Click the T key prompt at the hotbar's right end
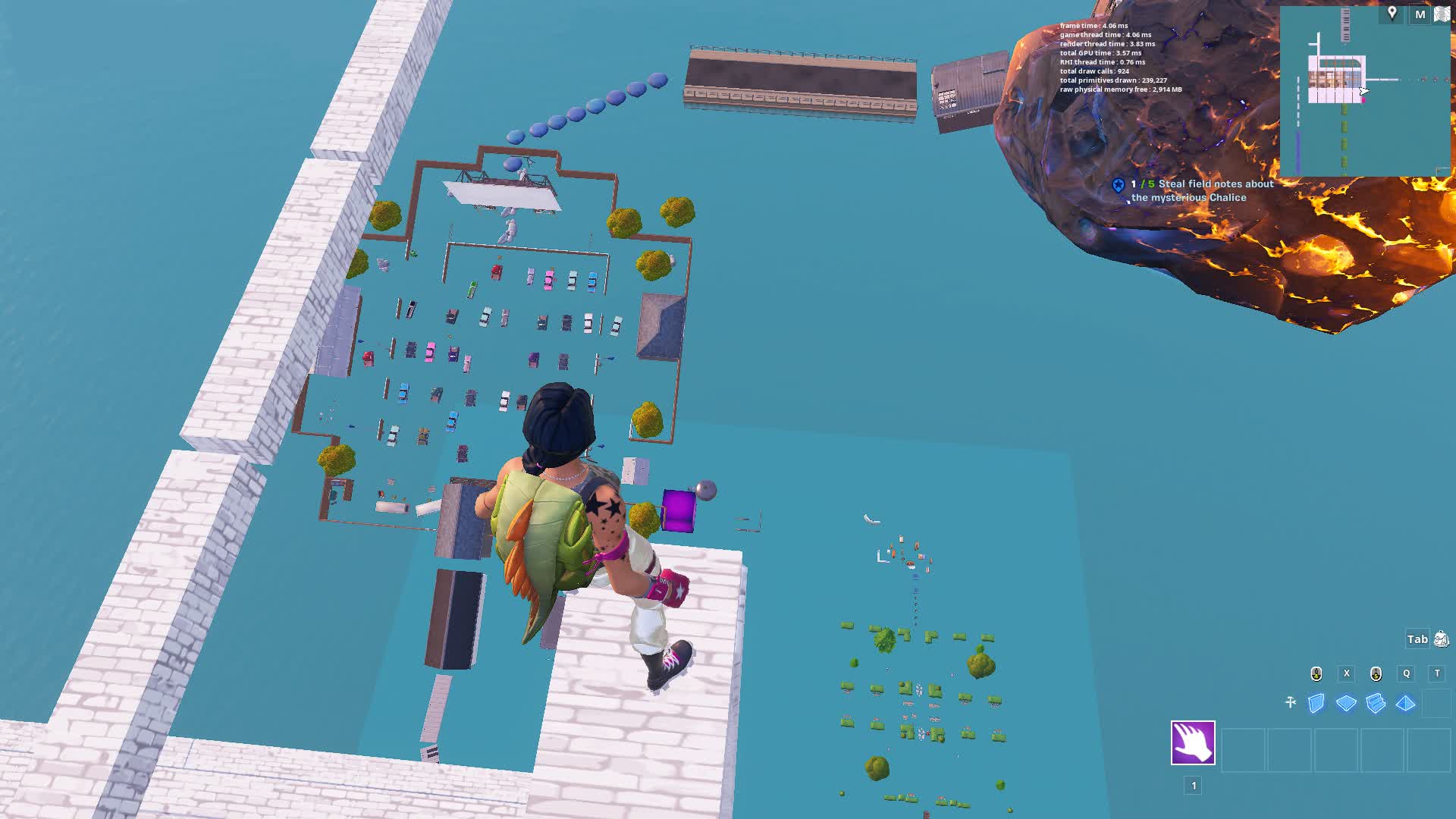Viewport: 1456px width, 819px height. click(x=1438, y=673)
